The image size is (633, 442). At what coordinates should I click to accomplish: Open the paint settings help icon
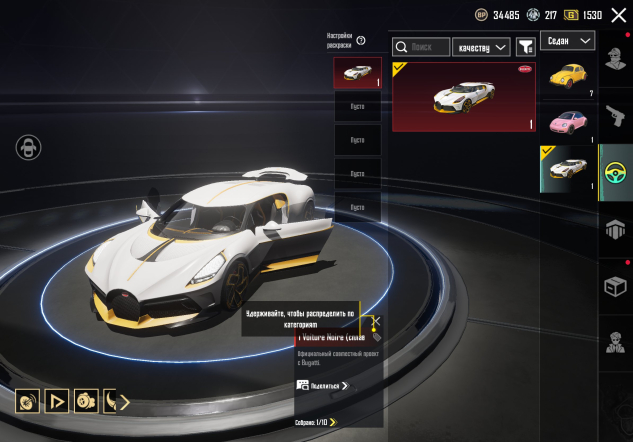click(361, 41)
